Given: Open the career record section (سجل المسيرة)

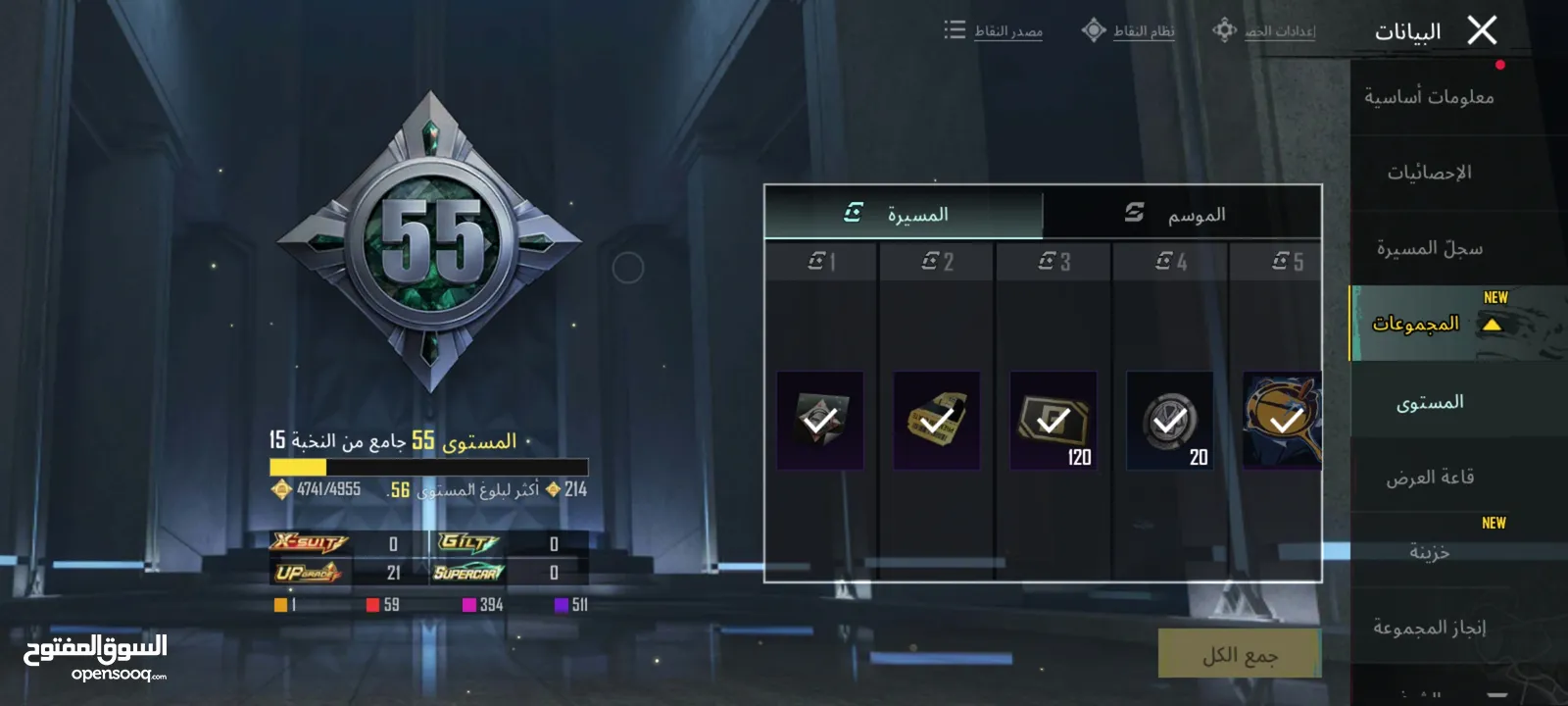Looking at the screenshot, I should 1429,248.
